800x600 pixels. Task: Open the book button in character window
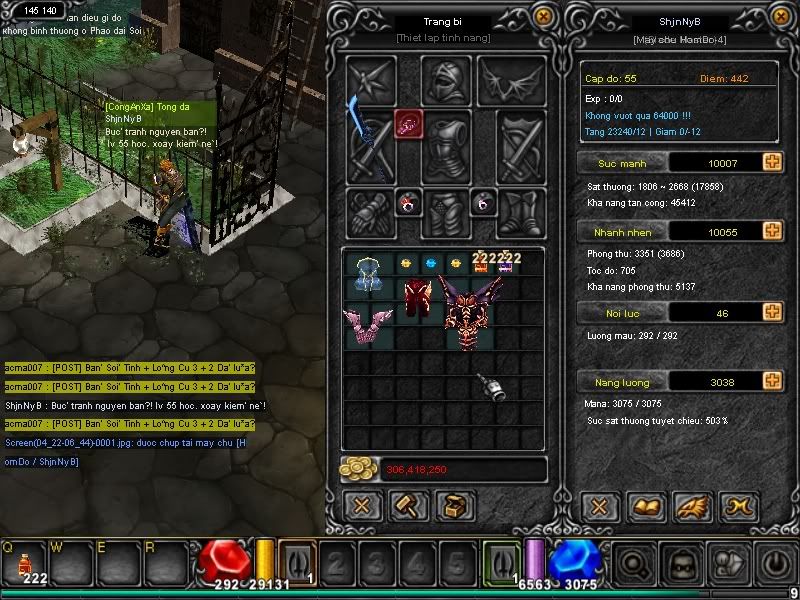[643, 506]
